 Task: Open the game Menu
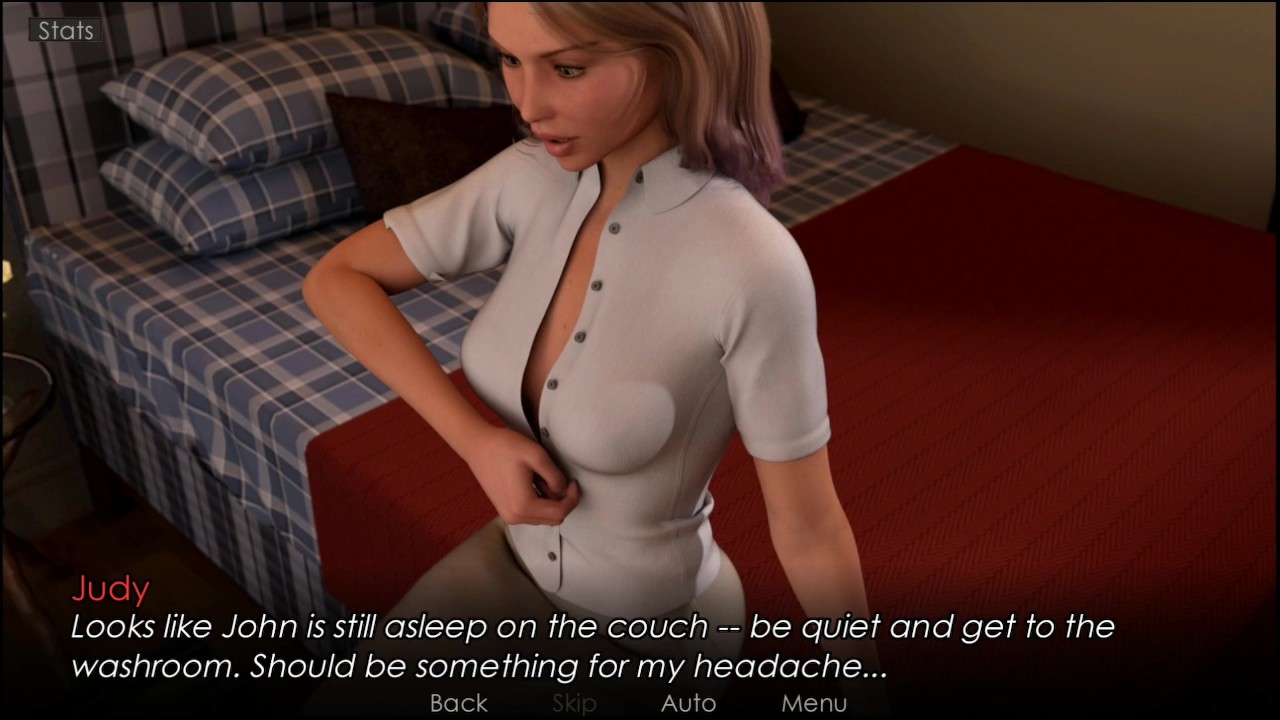tap(814, 703)
